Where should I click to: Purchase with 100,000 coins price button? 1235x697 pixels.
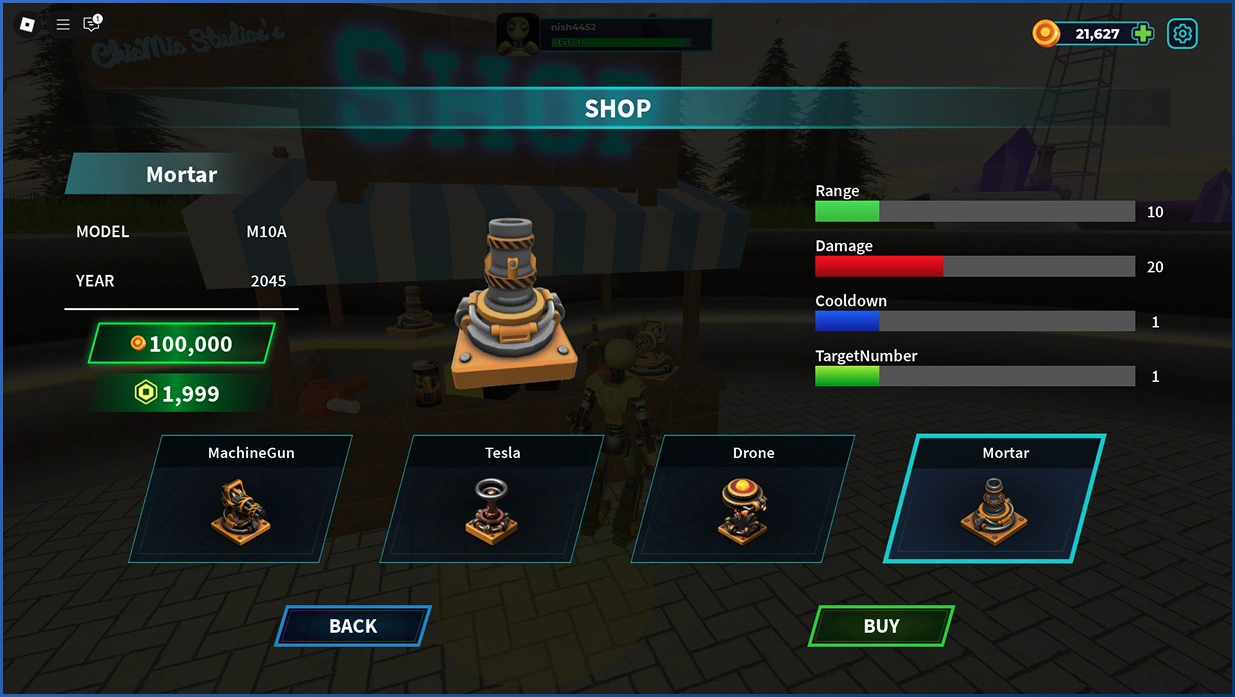pos(181,344)
